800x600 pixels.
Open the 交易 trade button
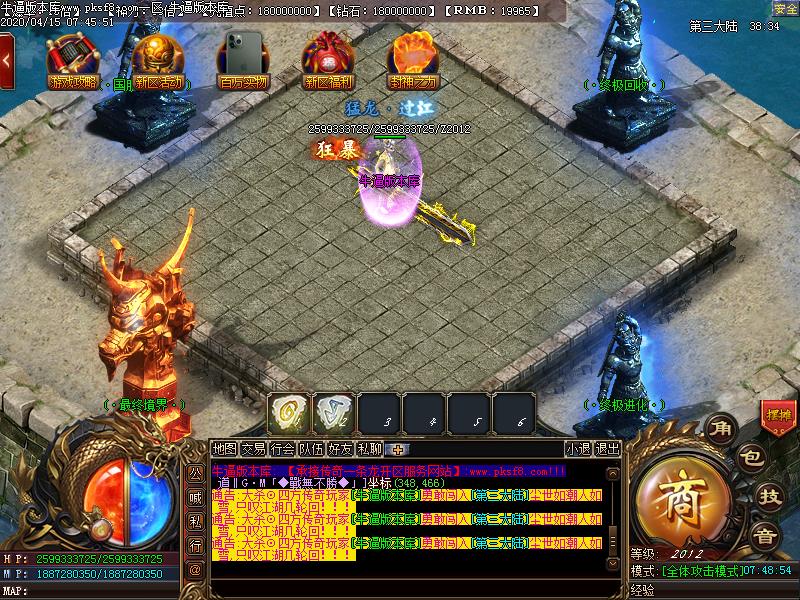pyautogui.click(x=254, y=449)
